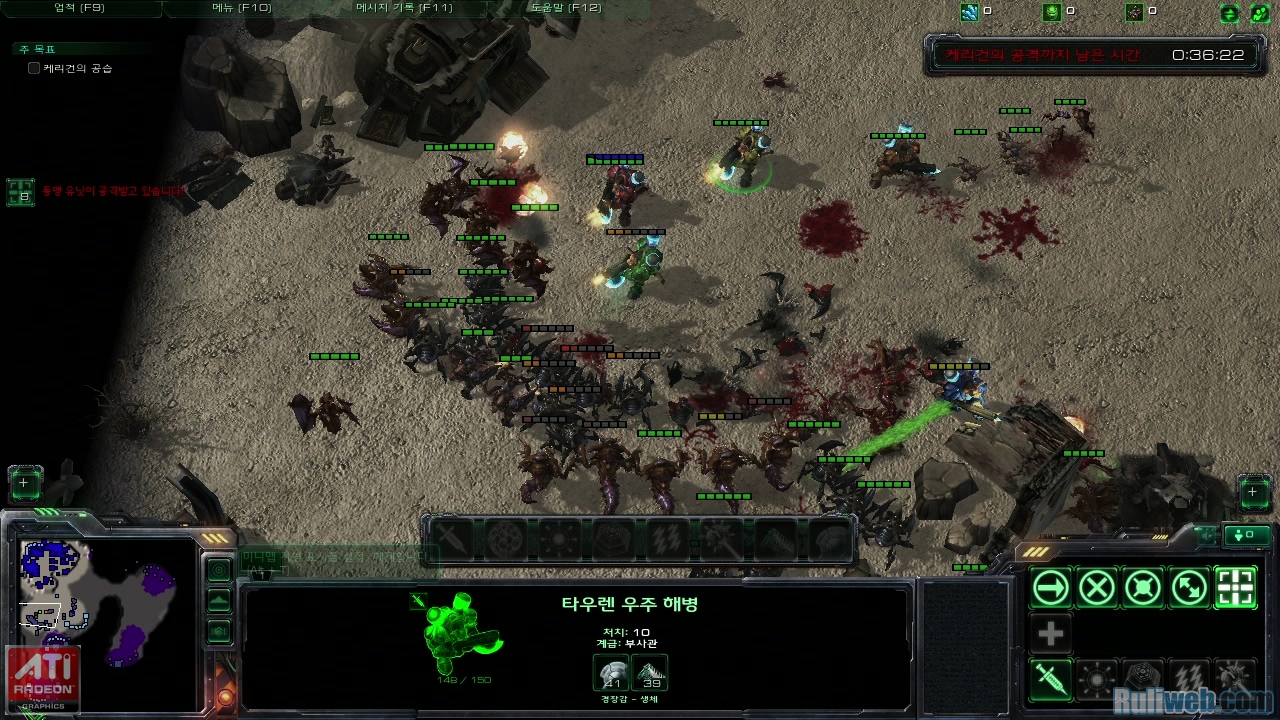Activate the minimap ping button

(x=219, y=570)
